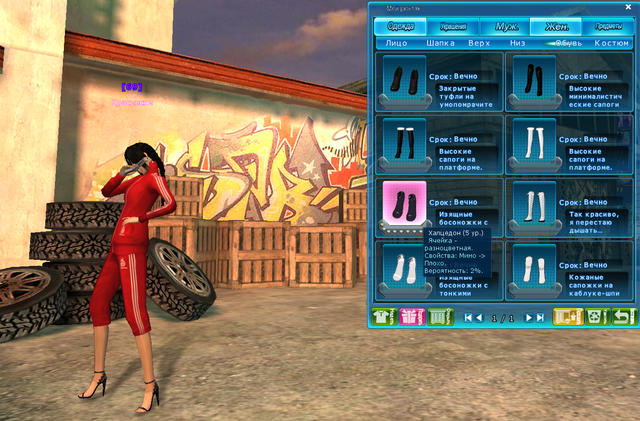Show the Верх category
This screenshot has width=640, height=421.
pyautogui.click(x=479, y=43)
